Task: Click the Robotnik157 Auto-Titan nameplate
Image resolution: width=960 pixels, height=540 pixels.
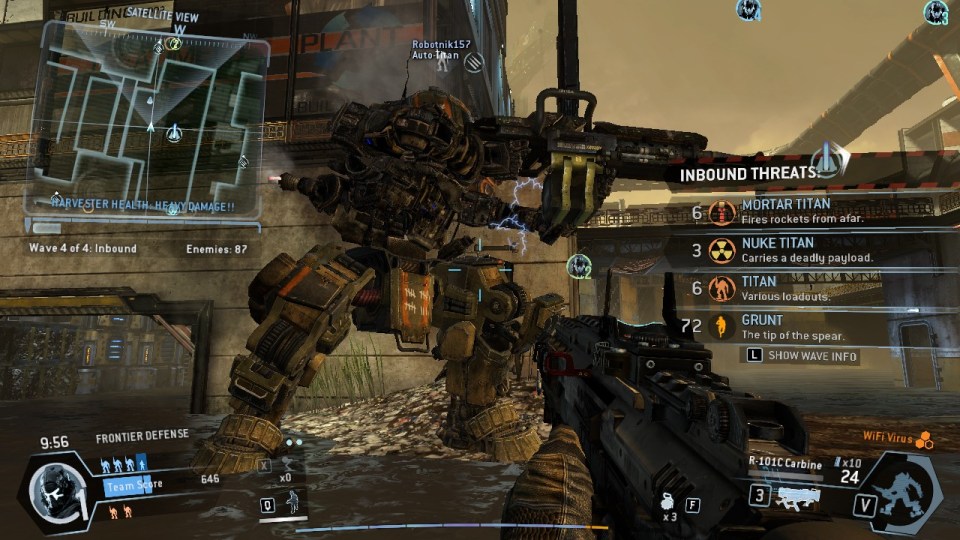Action: coord(440,50)
